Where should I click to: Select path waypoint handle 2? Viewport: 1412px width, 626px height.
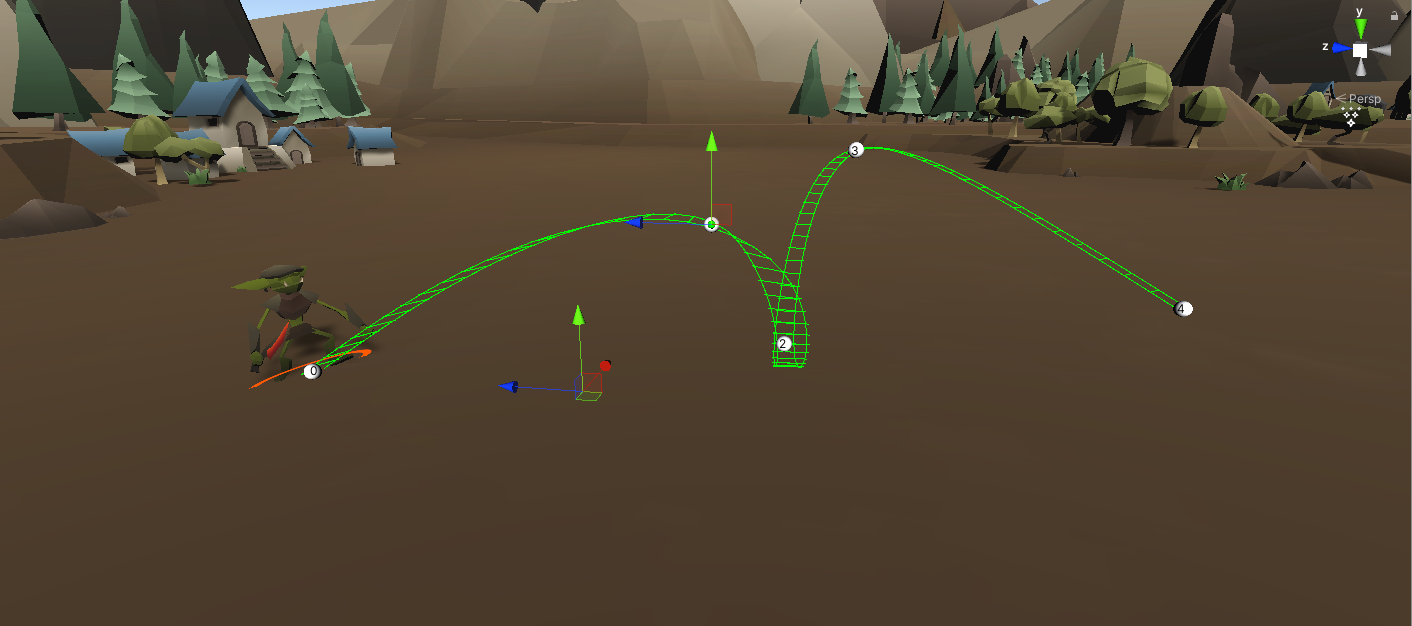[784, 343]
